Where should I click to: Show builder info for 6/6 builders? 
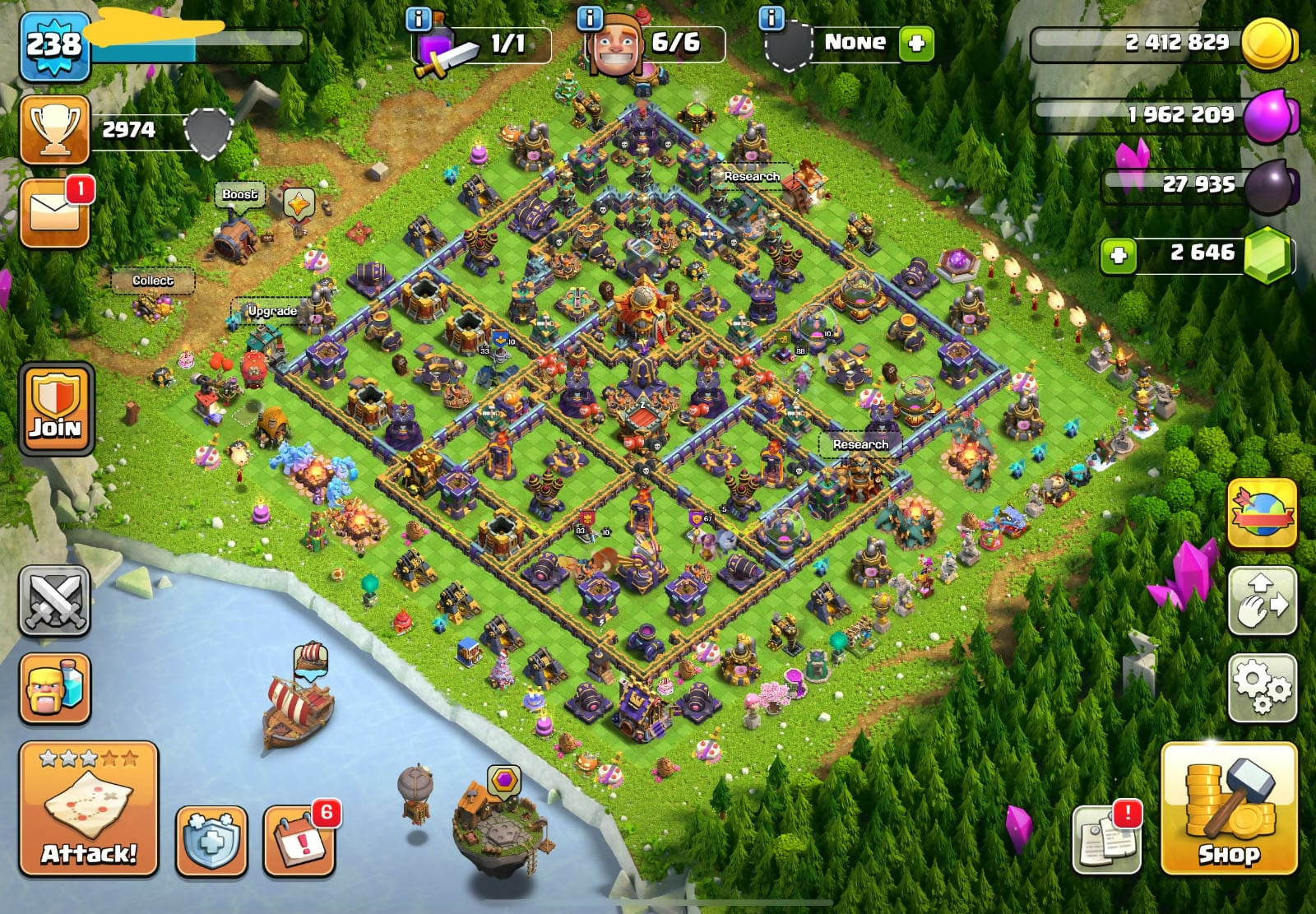coord(590,18)
